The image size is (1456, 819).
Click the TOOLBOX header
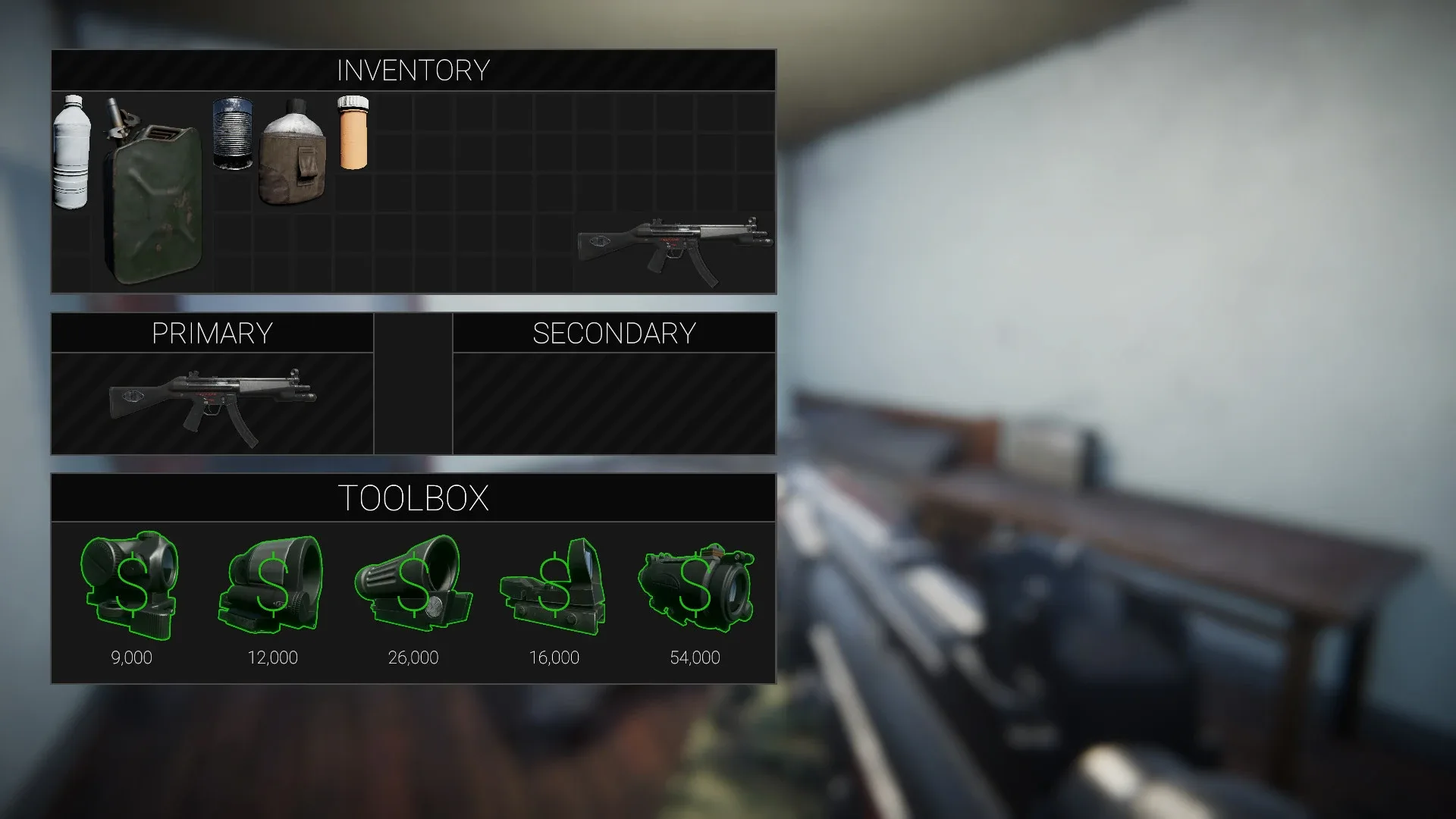pos(413,497)
